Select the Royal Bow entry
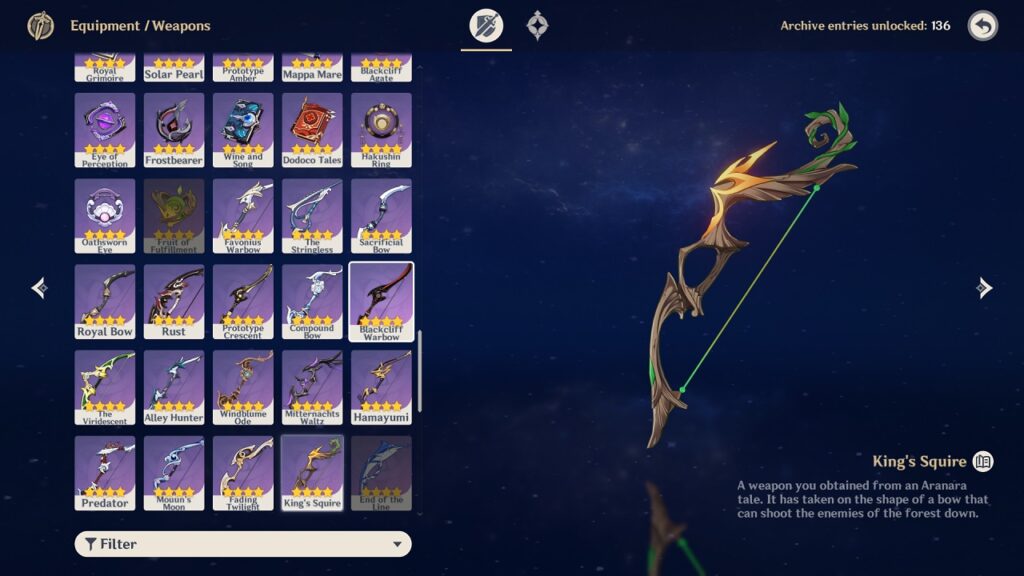This screenshot has height=576, width=1024. pyautogui.click(x=105, y=301)
